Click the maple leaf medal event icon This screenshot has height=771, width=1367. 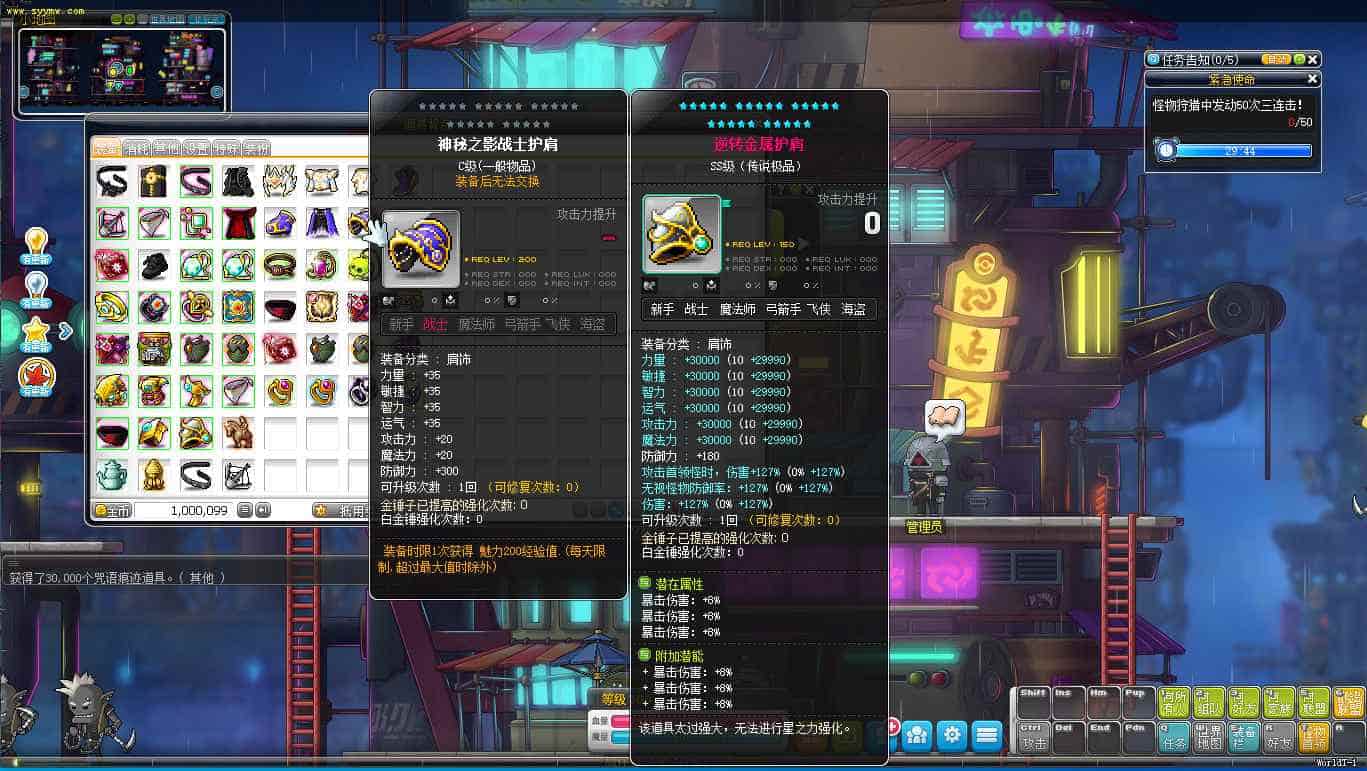[35, 372]
